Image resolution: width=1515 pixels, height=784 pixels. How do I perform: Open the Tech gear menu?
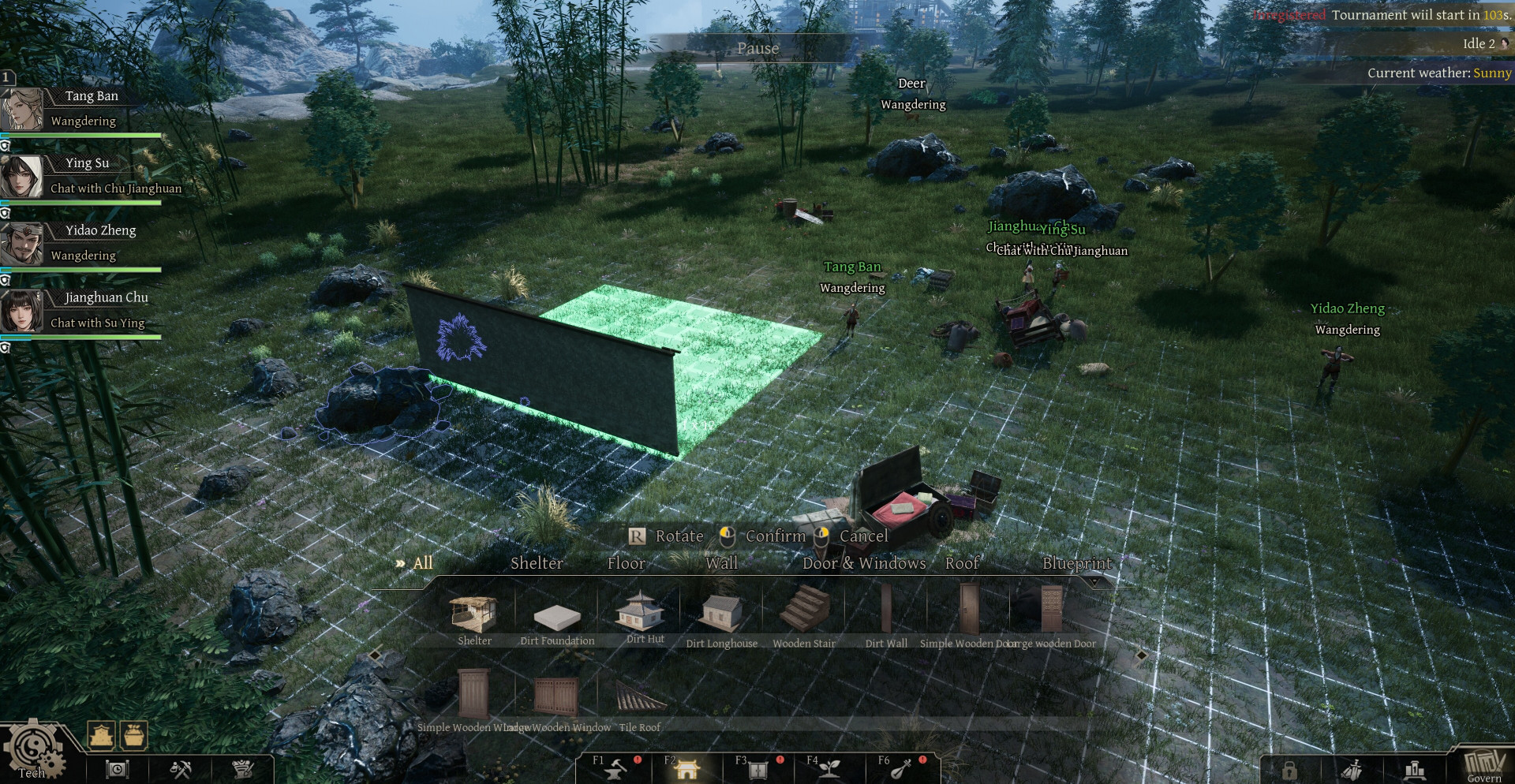pos(33,751)
